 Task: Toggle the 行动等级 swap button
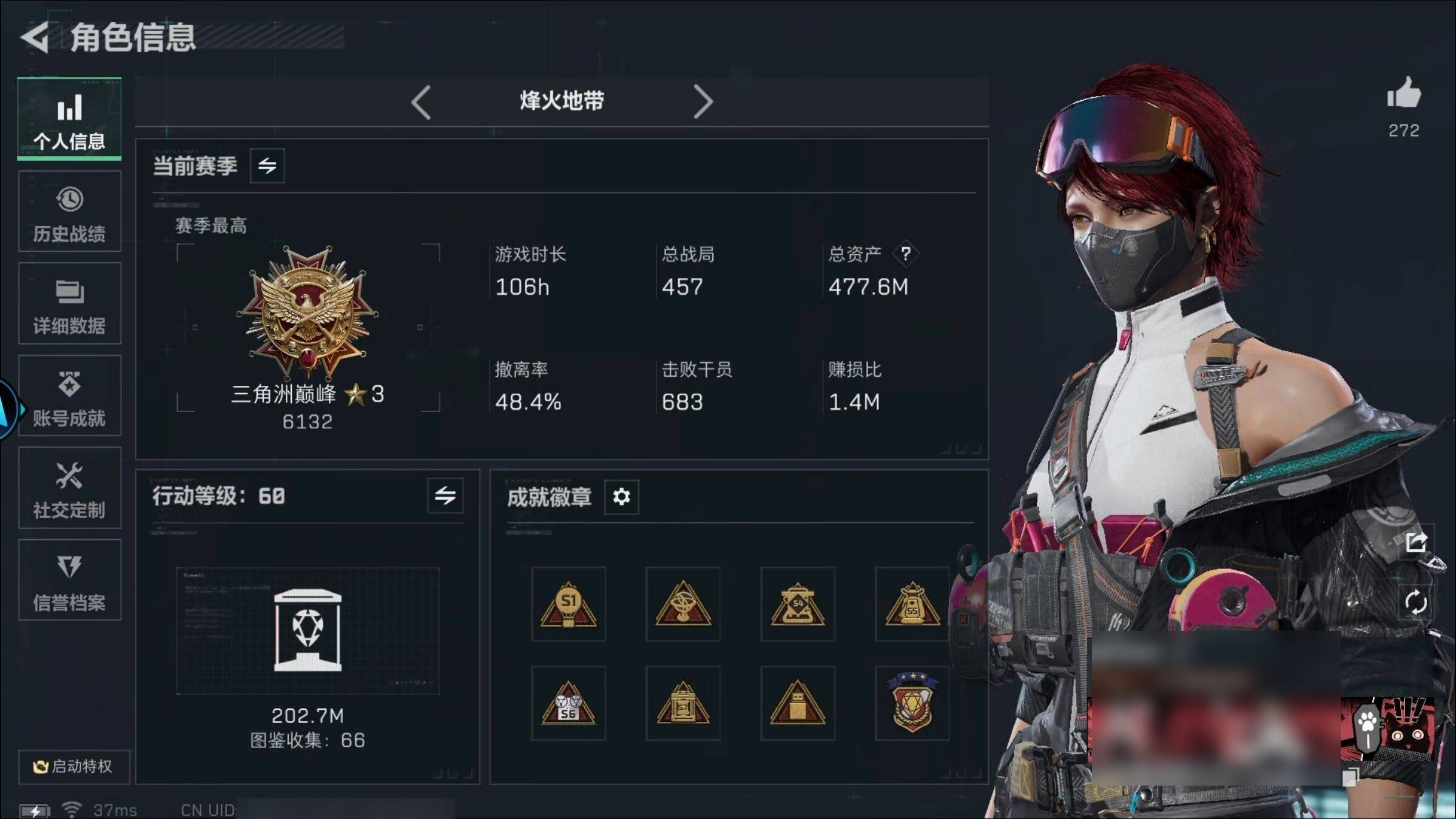pos(445,496)
